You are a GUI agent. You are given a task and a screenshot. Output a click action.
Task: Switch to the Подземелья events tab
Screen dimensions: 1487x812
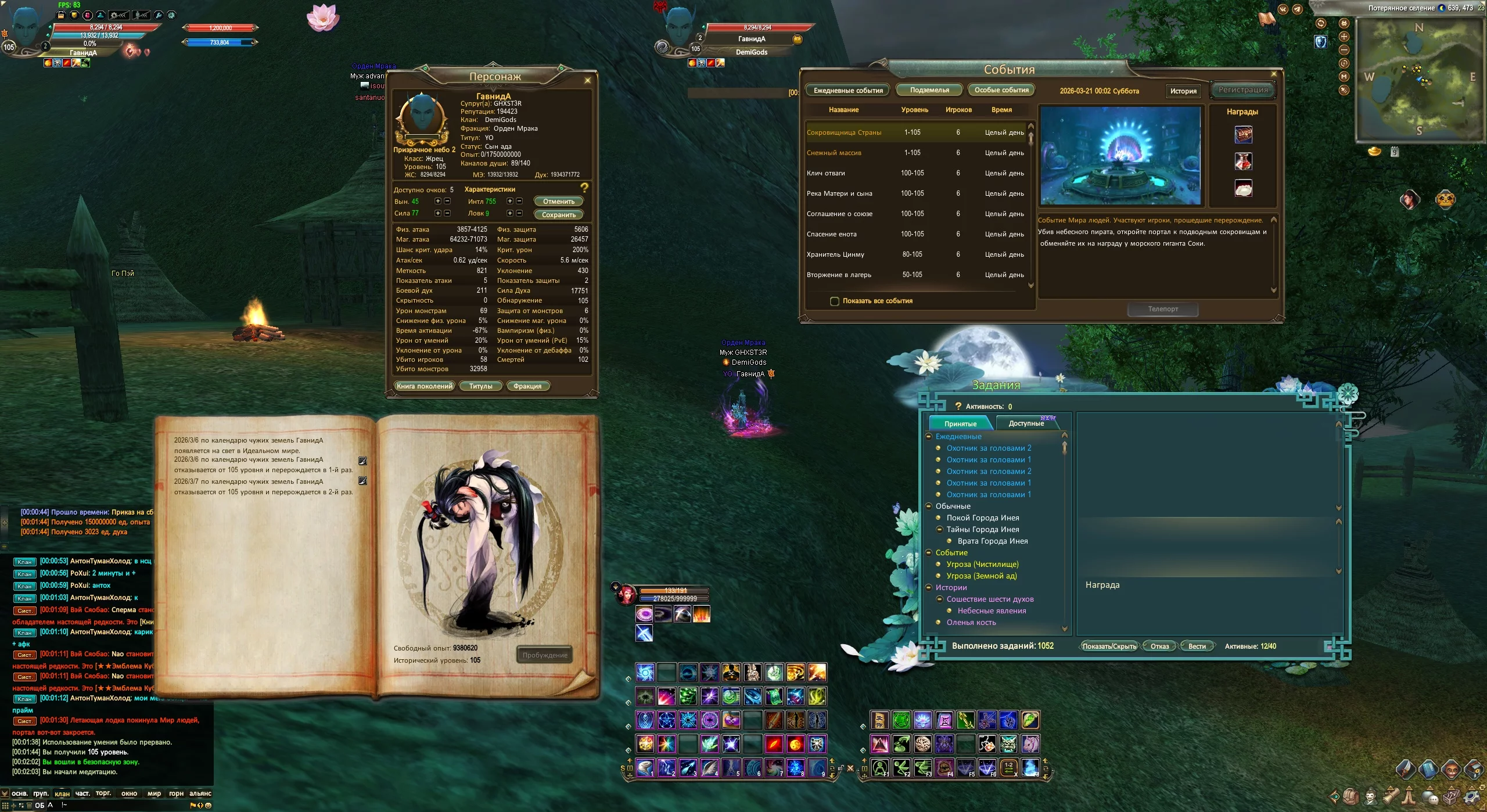pyautogui.click(x=929, y=90)
